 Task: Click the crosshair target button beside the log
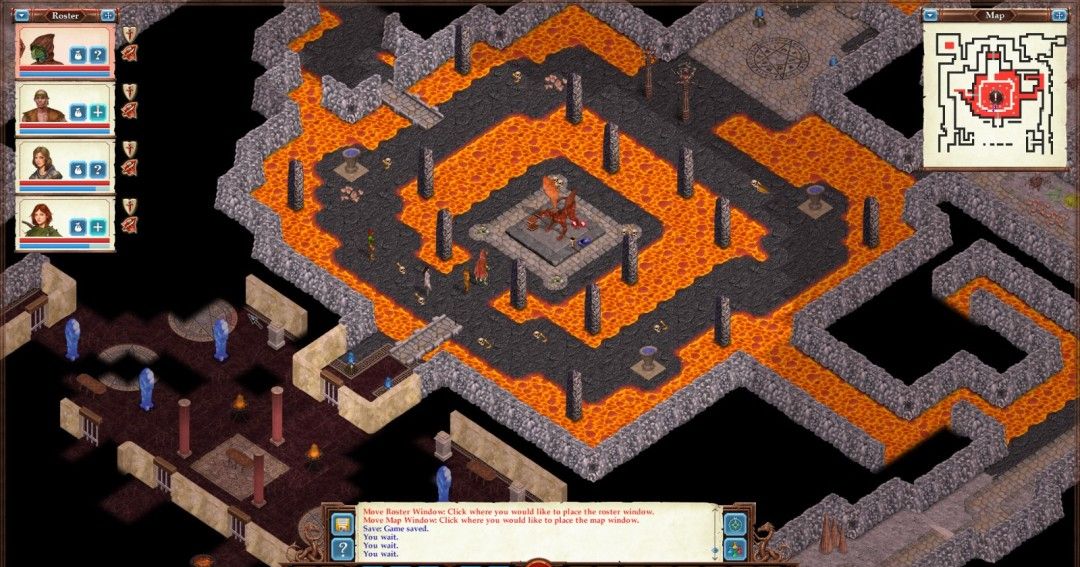click(x=735, y=523)
